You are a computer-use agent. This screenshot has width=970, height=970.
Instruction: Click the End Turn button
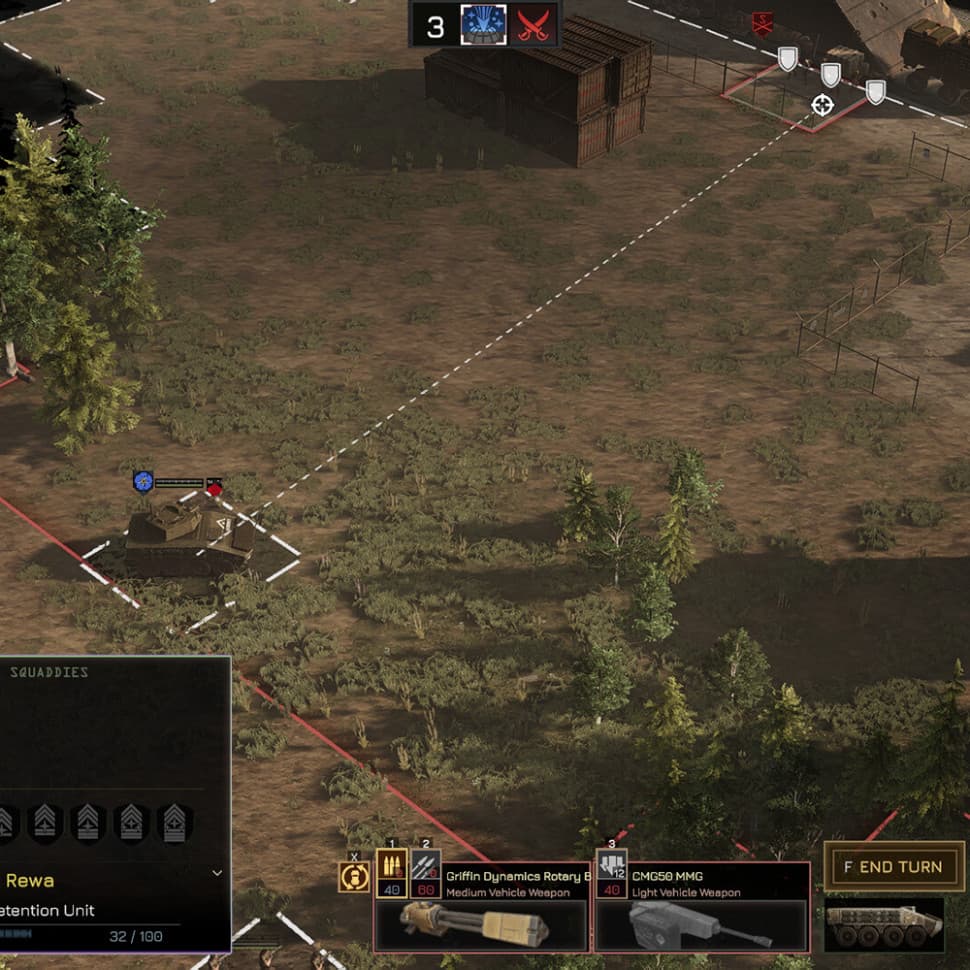(894, 867)
